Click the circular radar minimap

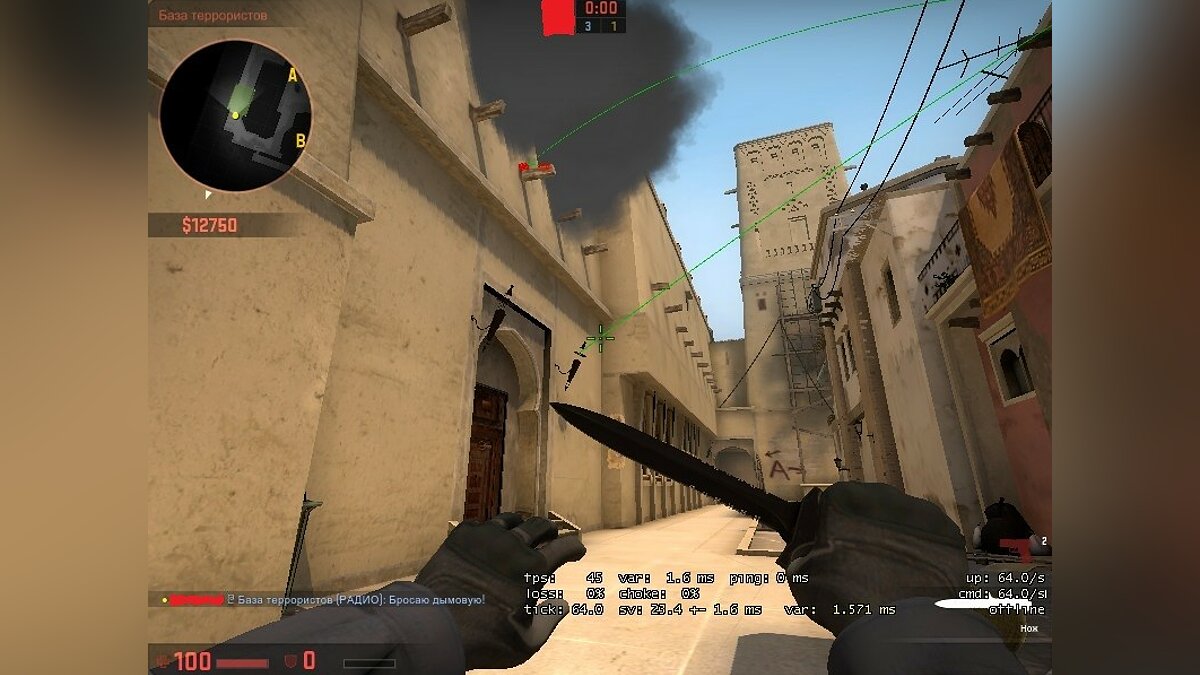coord(235,115)
